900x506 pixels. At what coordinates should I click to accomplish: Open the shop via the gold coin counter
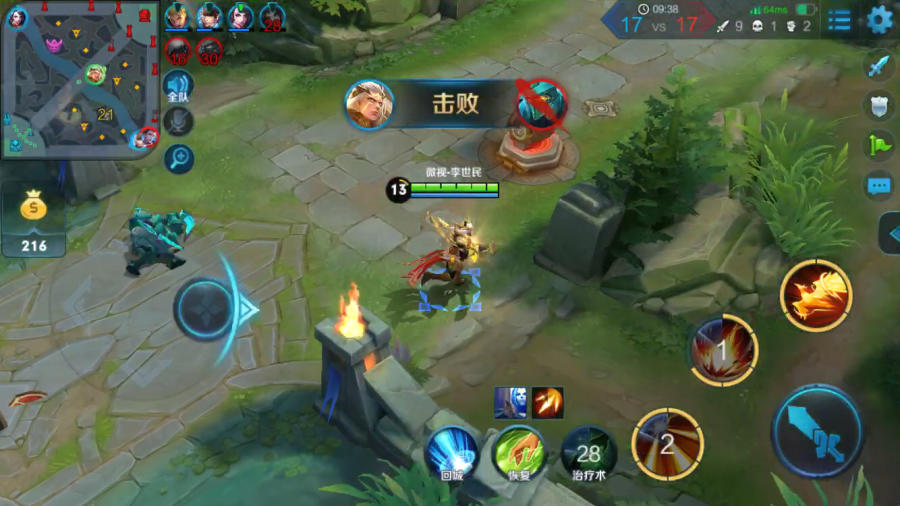(35, 222)
